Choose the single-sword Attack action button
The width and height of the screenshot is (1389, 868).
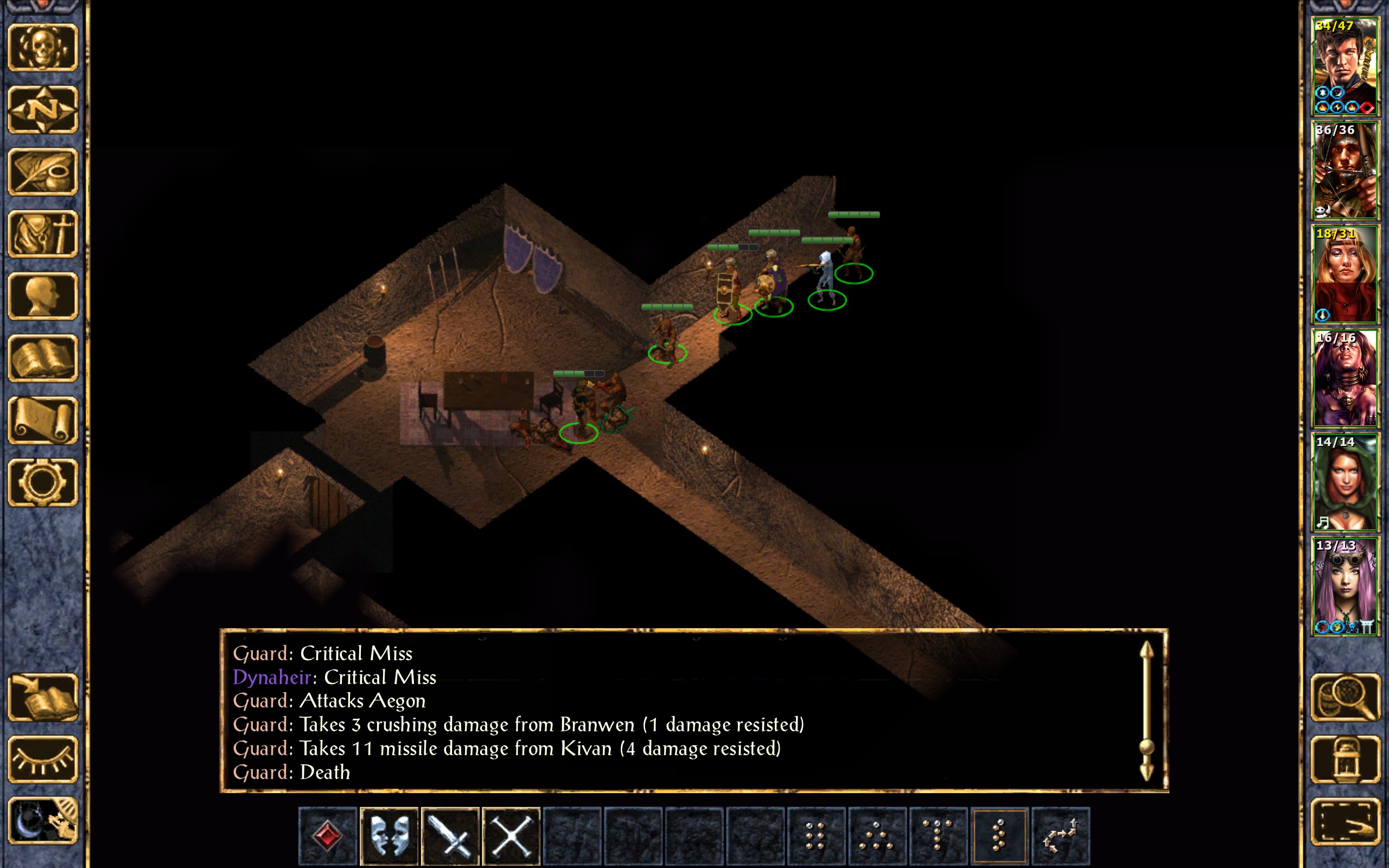tap(450, 836)
